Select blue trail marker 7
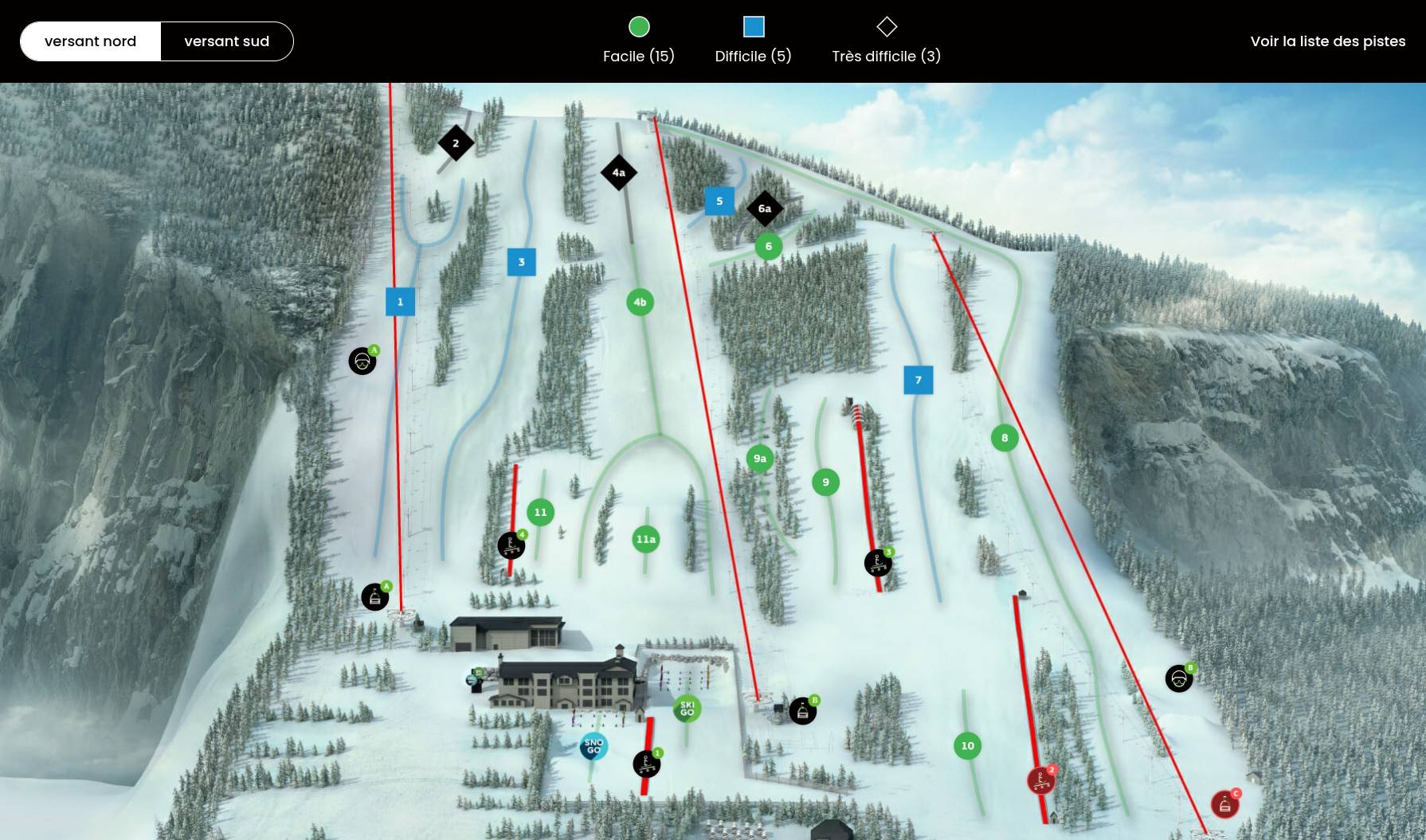Image resolution: width=1426 pixels, height=840 pixels. point(919,380)
